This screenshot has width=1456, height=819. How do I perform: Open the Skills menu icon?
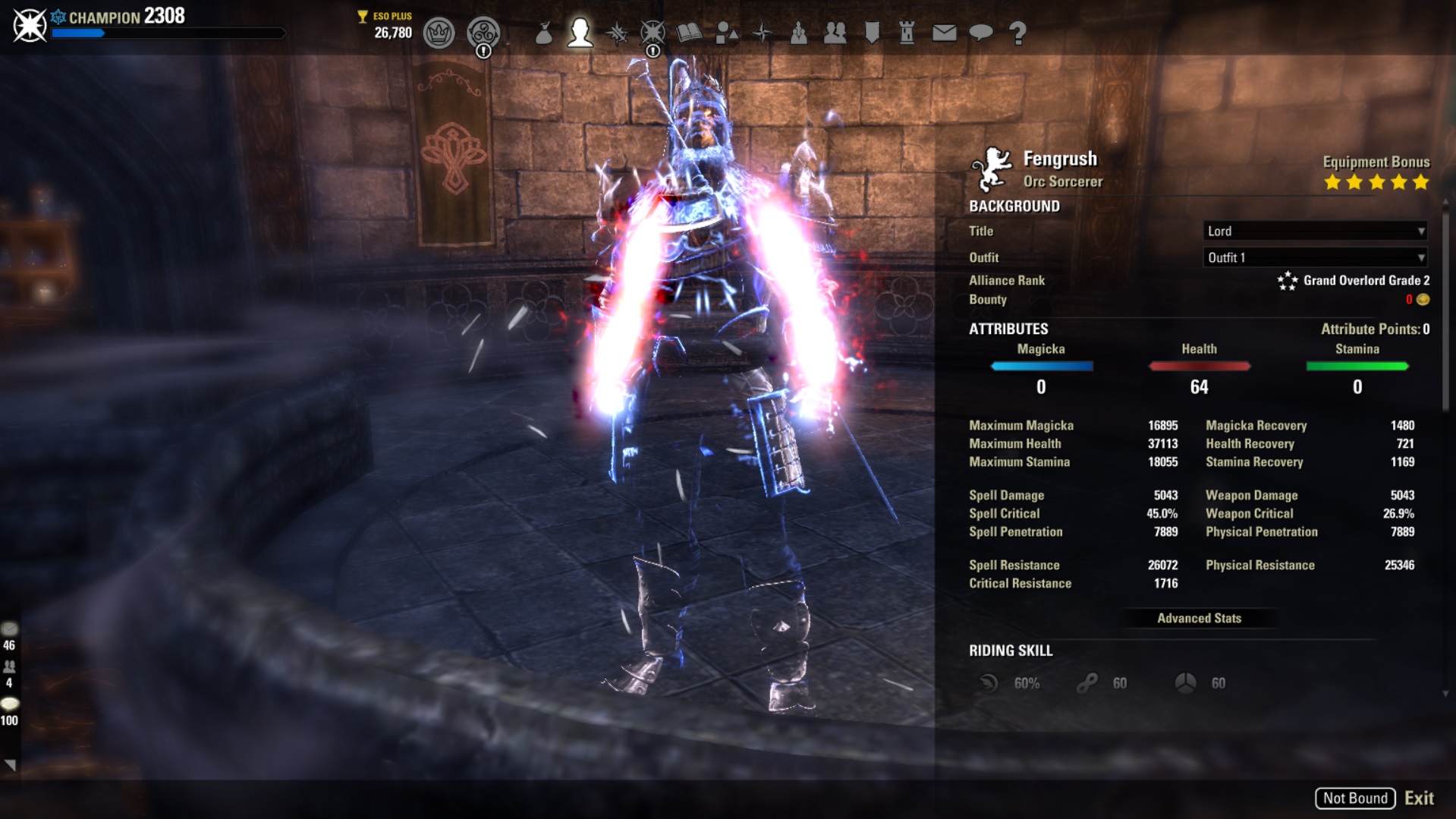(616, 33)
